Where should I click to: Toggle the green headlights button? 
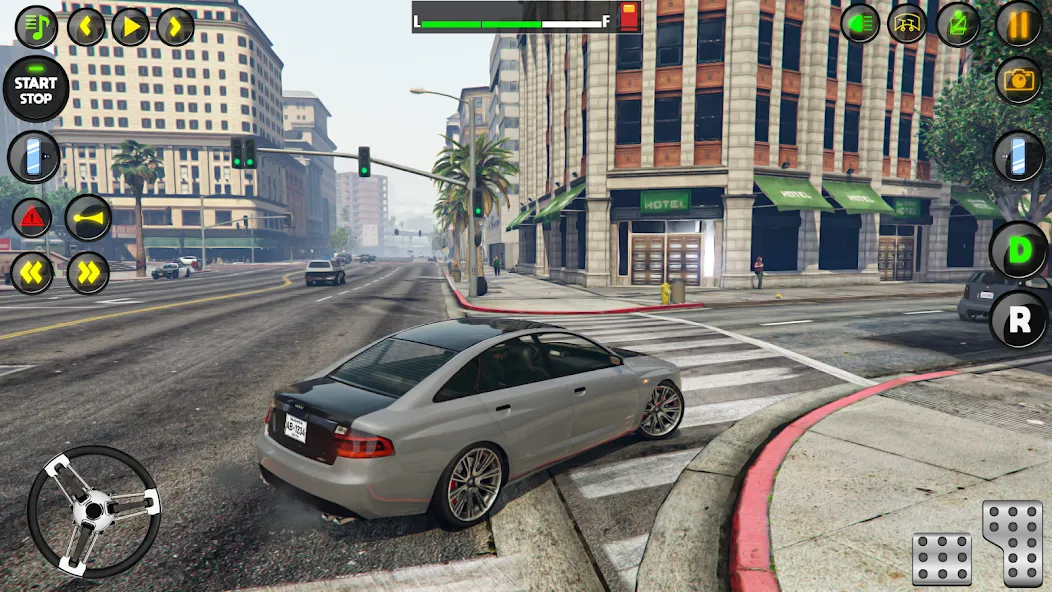[860, 23]
